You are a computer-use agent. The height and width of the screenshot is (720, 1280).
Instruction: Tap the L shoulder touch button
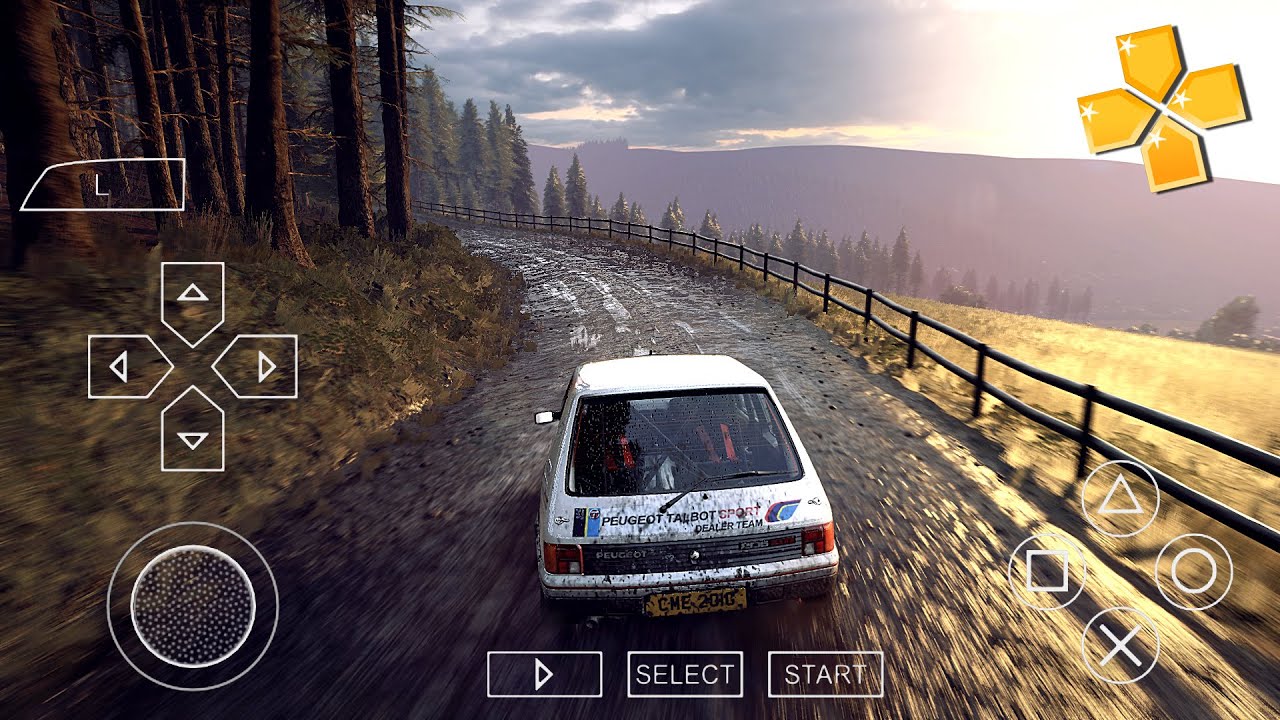[102, 185]
